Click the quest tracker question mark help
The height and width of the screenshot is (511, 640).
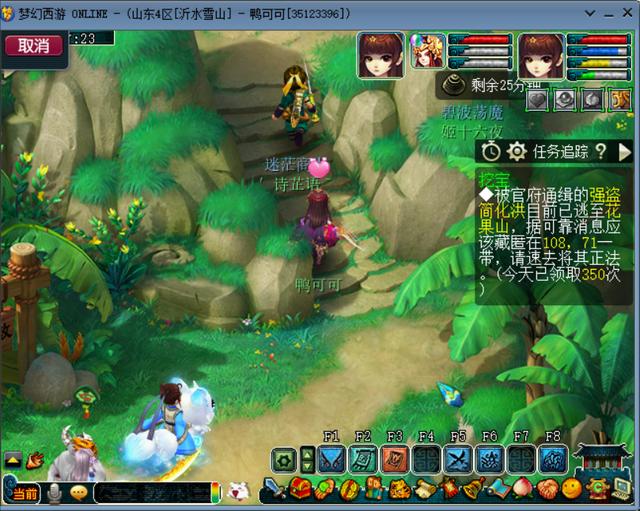[x=601, y=151]
